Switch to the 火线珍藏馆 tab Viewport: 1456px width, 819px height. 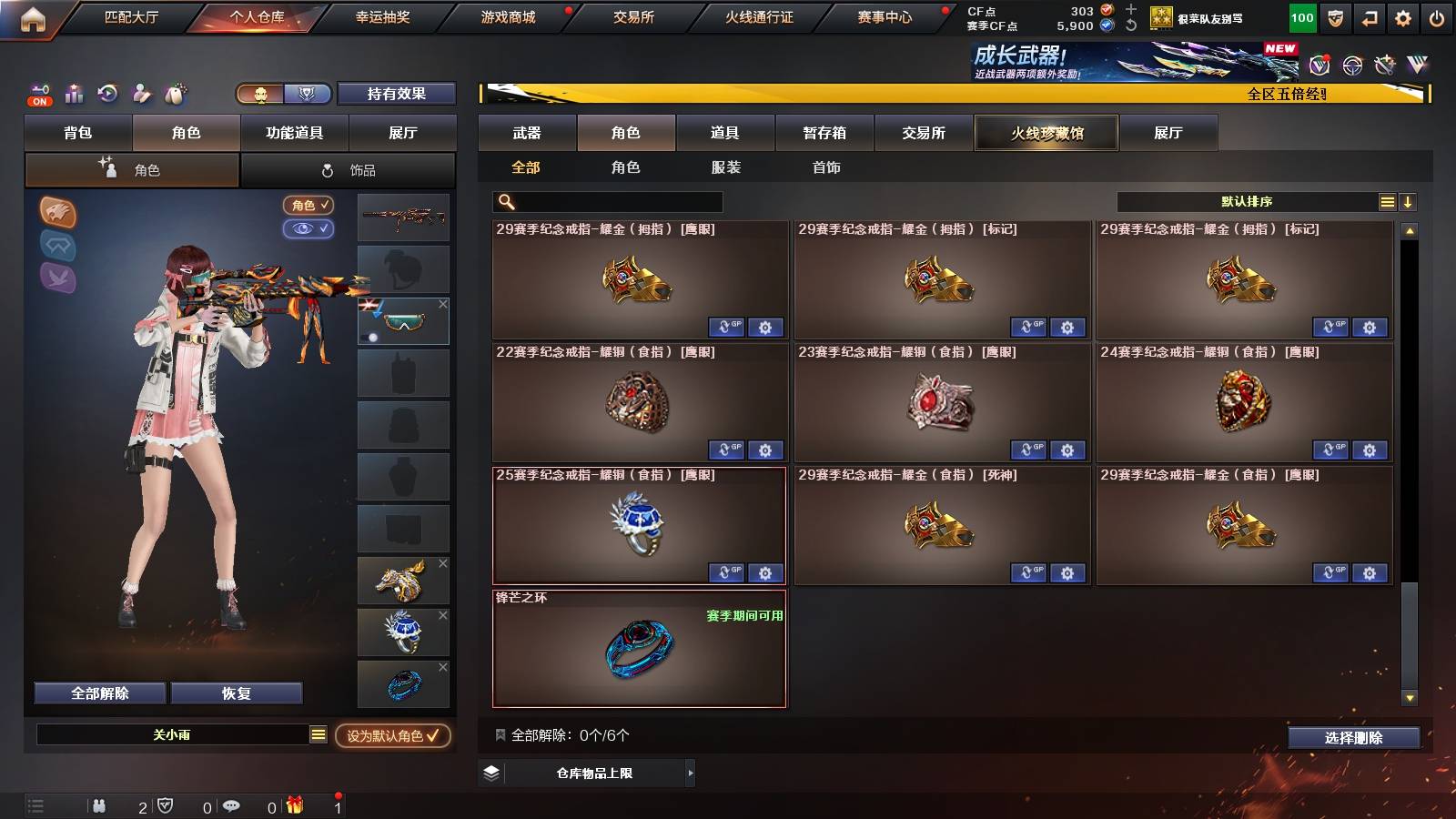[1046, 133]
